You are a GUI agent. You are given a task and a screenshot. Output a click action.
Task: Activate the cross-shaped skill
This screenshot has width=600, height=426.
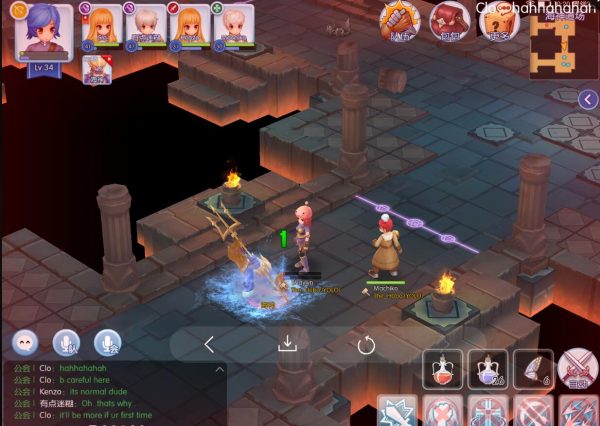(488, 411)
